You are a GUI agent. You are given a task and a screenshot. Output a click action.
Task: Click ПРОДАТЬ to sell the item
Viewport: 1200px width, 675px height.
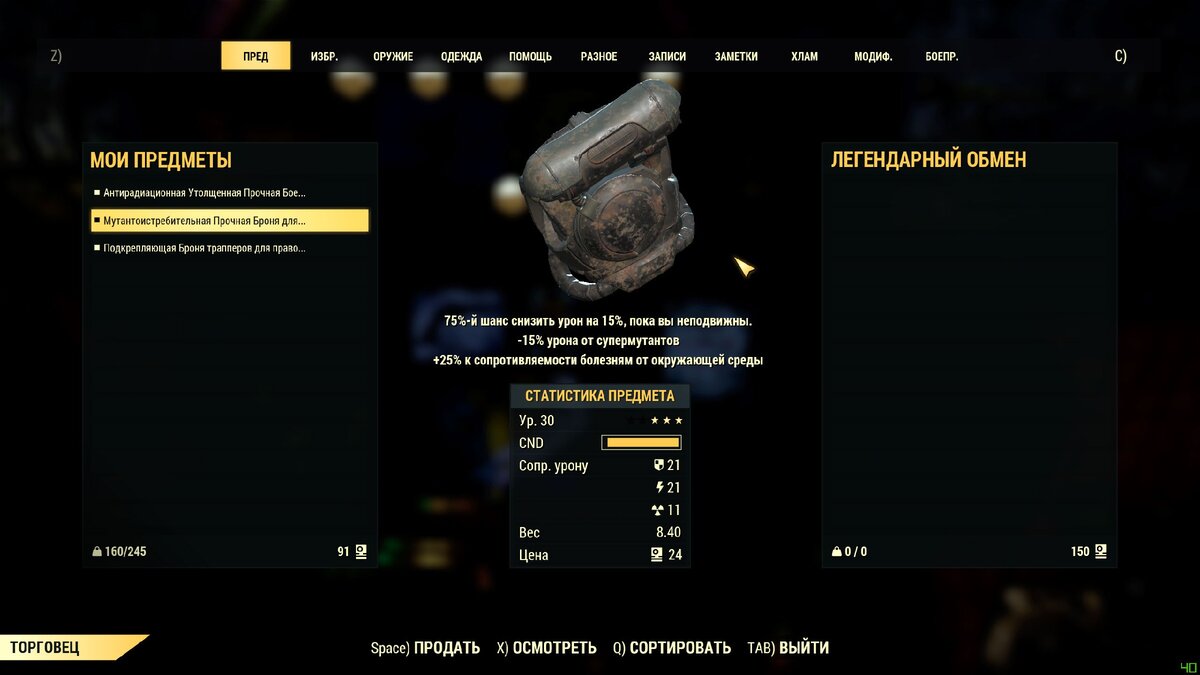pos(446,648)
